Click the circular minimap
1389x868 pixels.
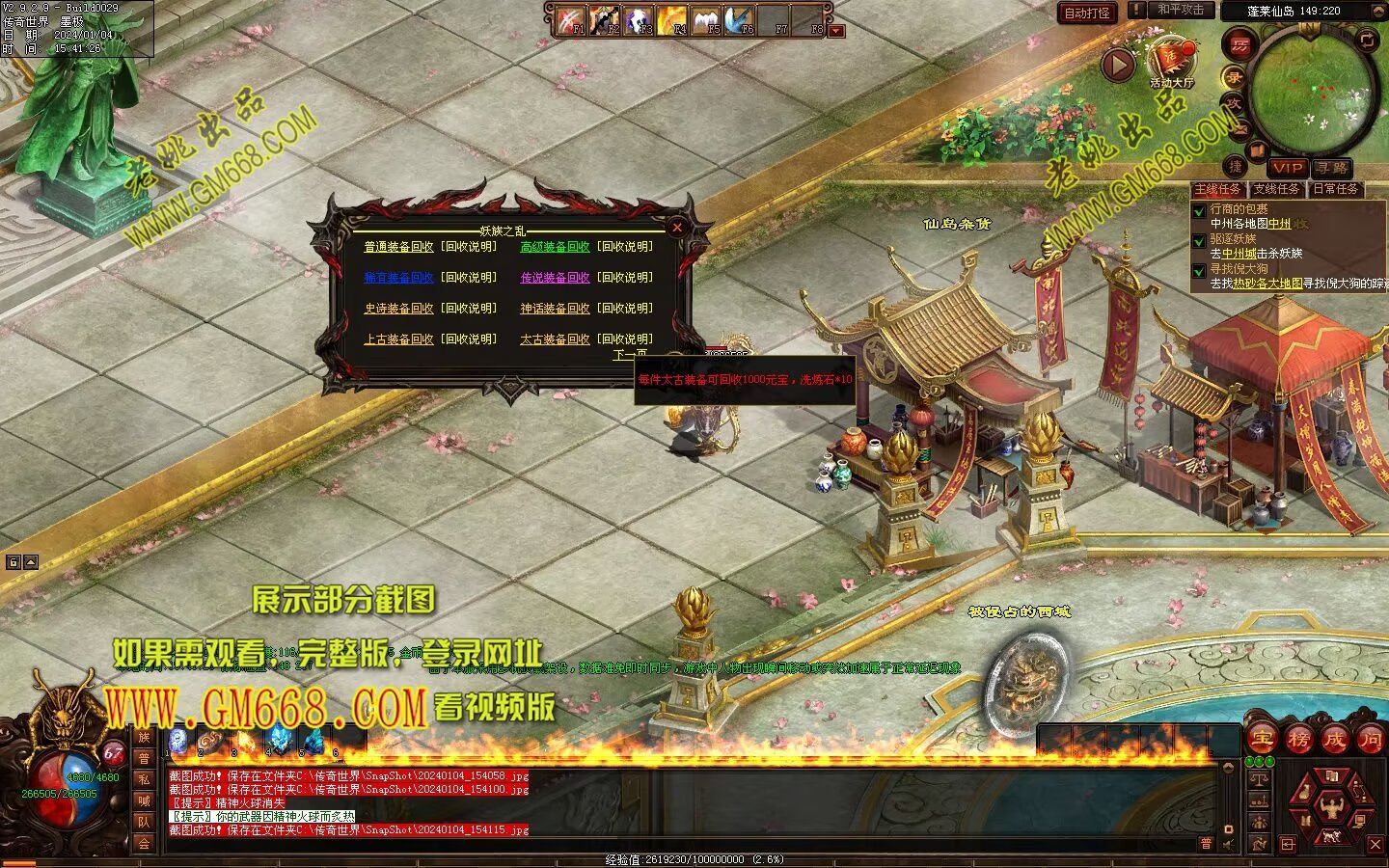tap(1313, 92)
